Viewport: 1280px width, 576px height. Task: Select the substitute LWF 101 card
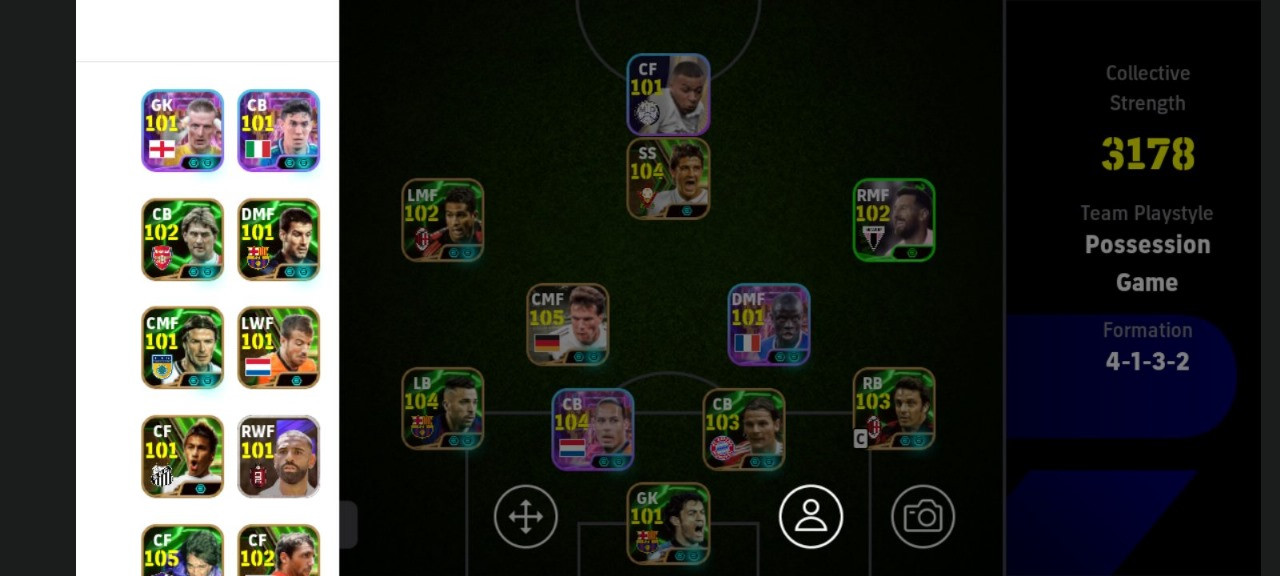279,347
